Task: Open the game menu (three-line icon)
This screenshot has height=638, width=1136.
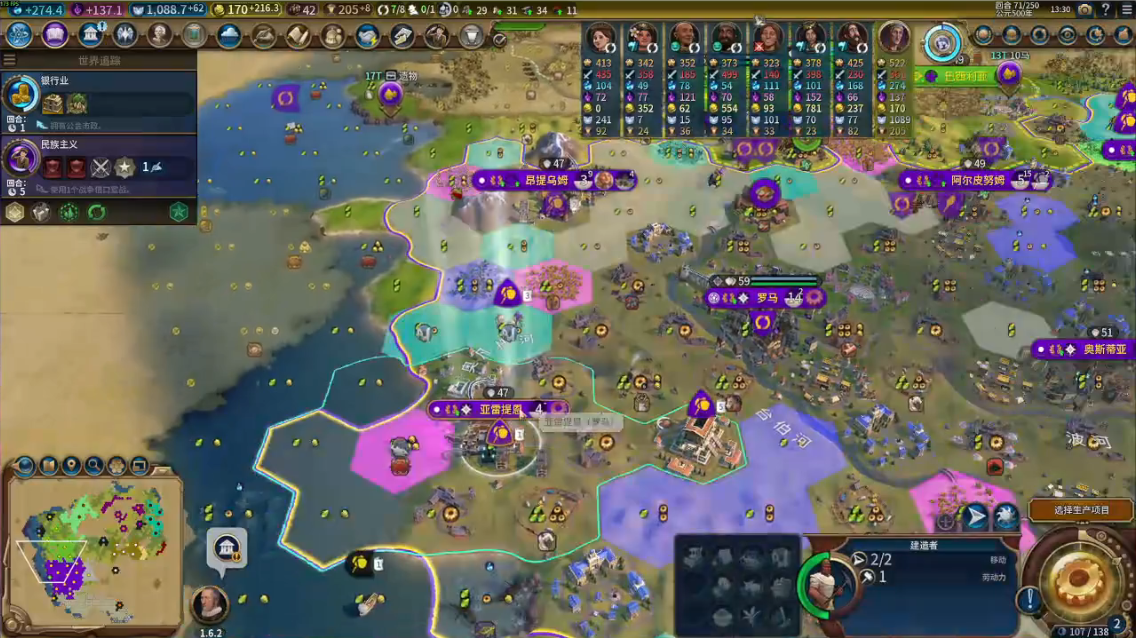Action: (x=1125, y=9)
